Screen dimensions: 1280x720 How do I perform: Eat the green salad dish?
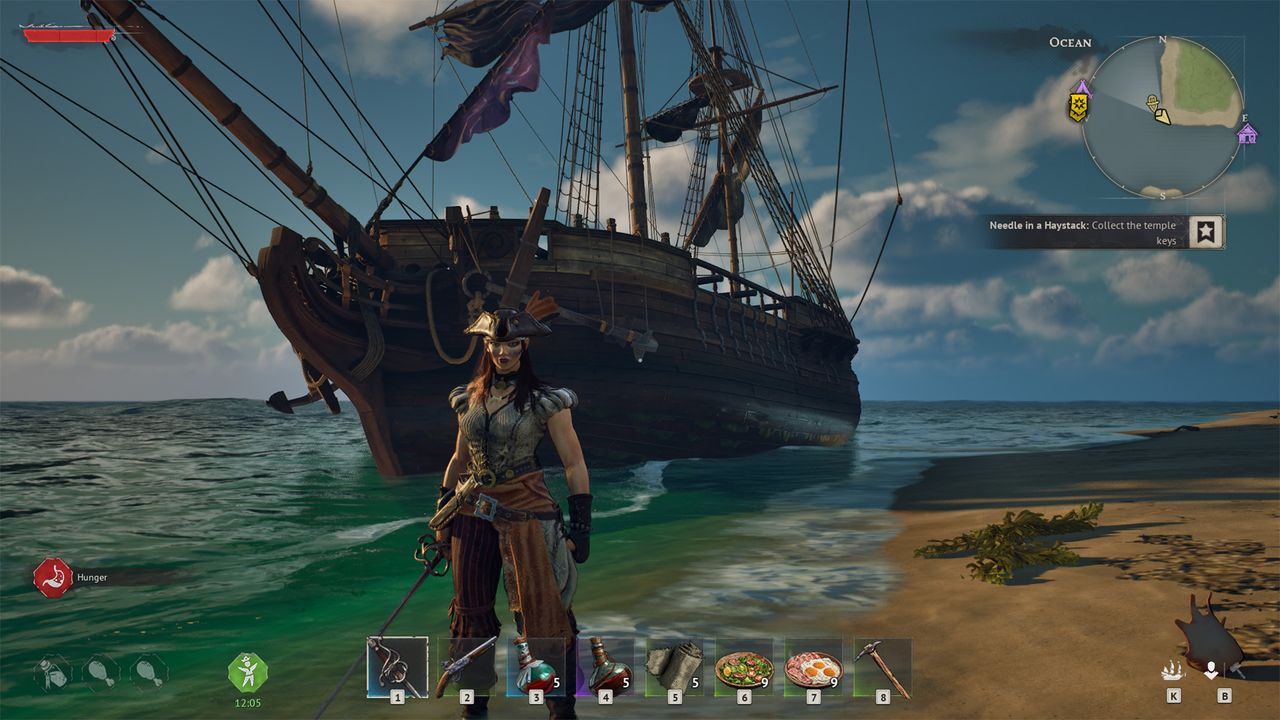pos(743,667)
